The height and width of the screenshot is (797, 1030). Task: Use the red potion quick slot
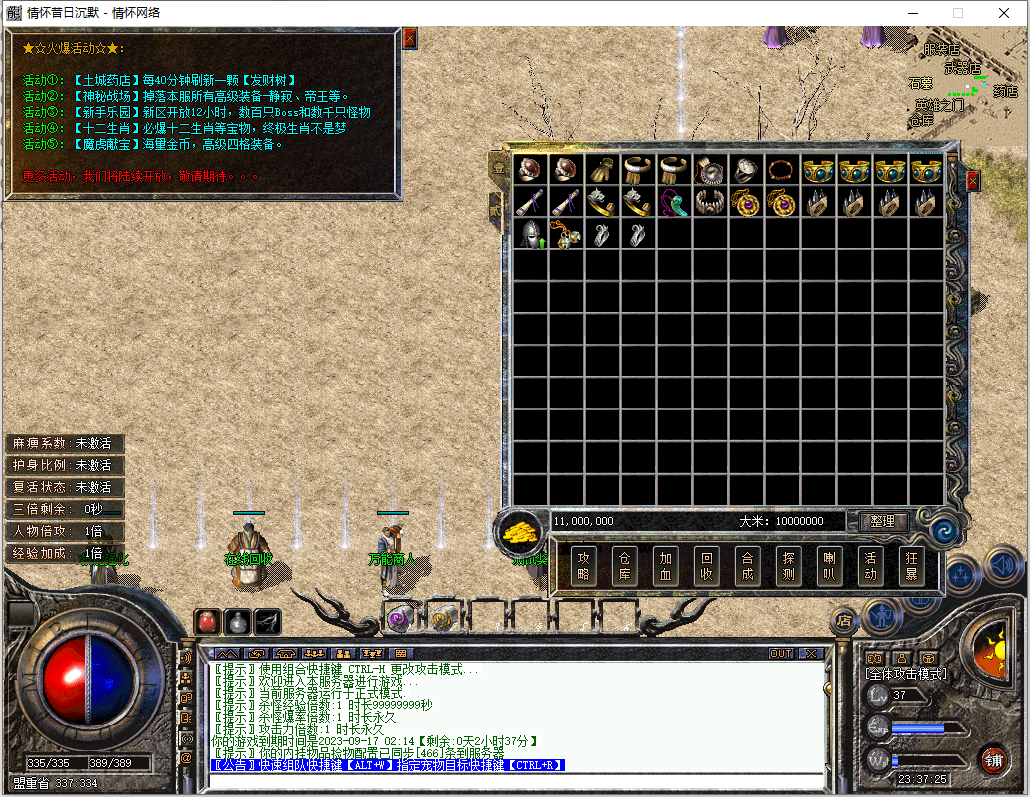click(207, 621)
